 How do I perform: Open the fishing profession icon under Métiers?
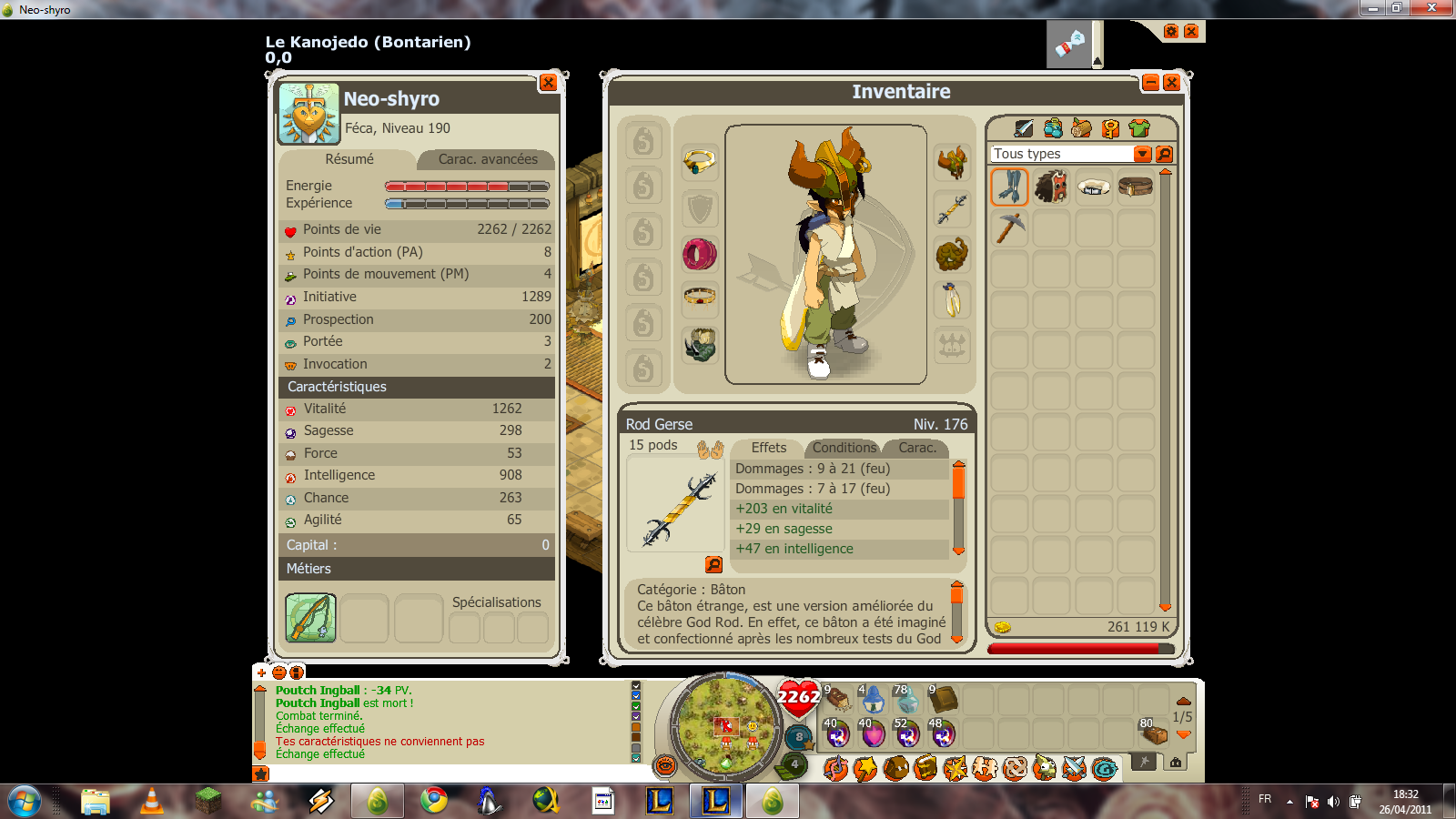(x=310, y=618)
